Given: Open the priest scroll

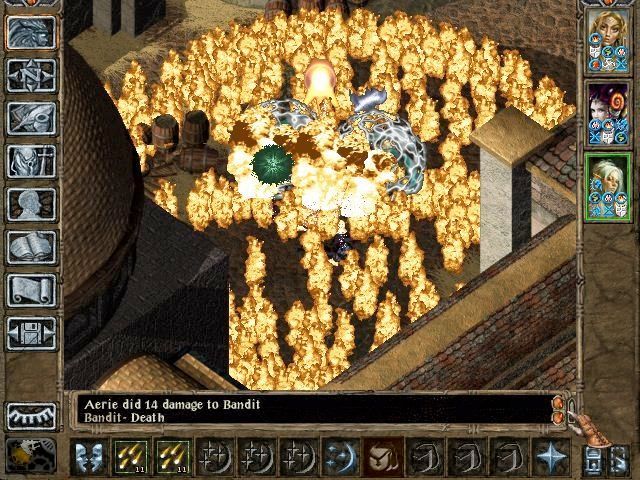Looking at the screenshot, I should [31, 290].
